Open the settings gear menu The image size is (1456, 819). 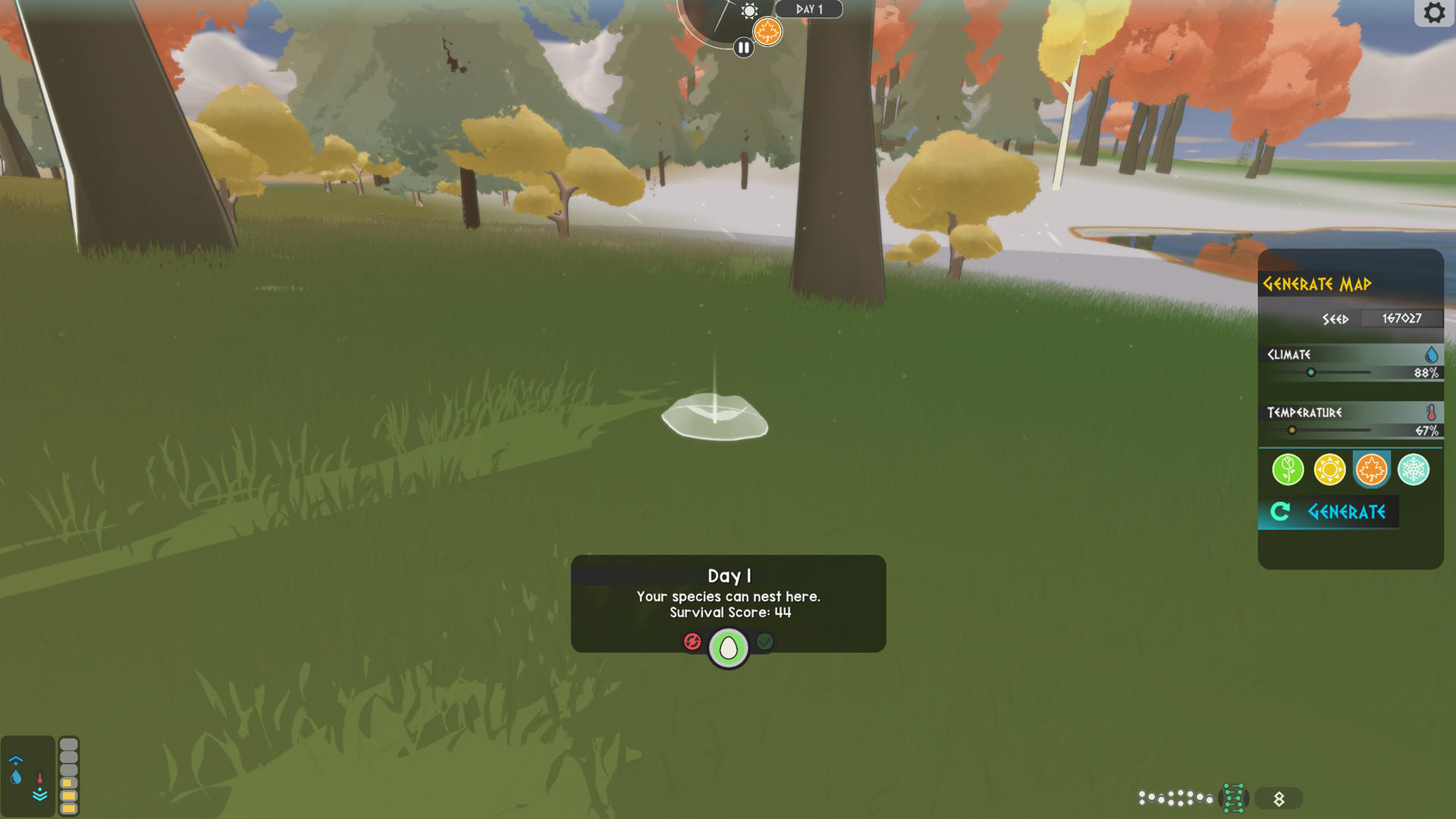click(x=1435, y=13)
